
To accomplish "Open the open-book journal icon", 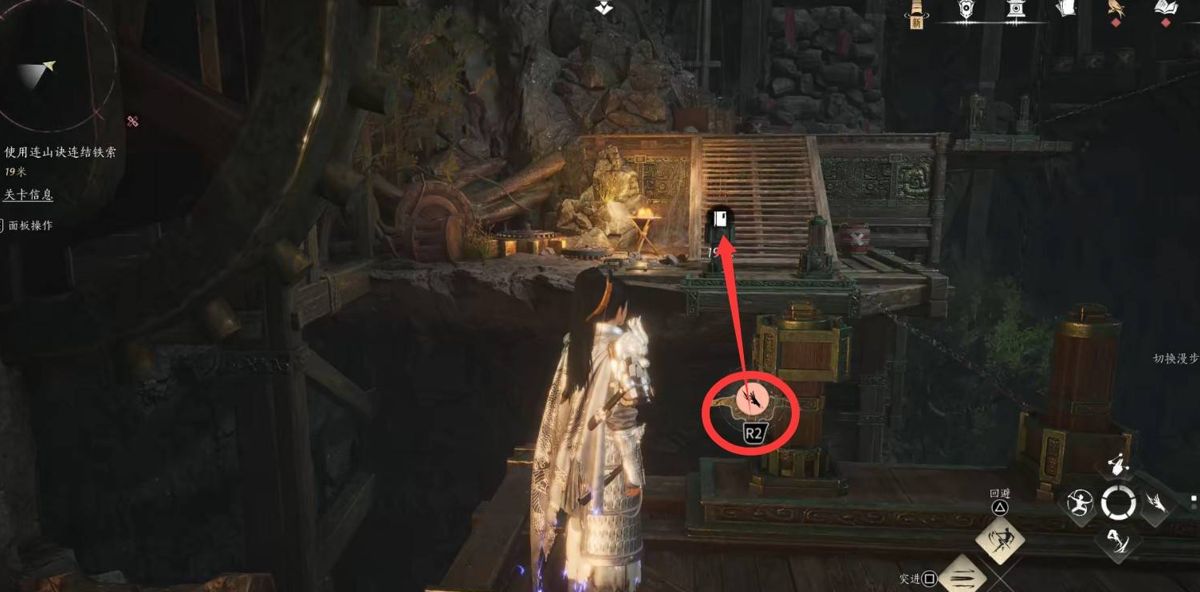I will (x=1165, y=9).
